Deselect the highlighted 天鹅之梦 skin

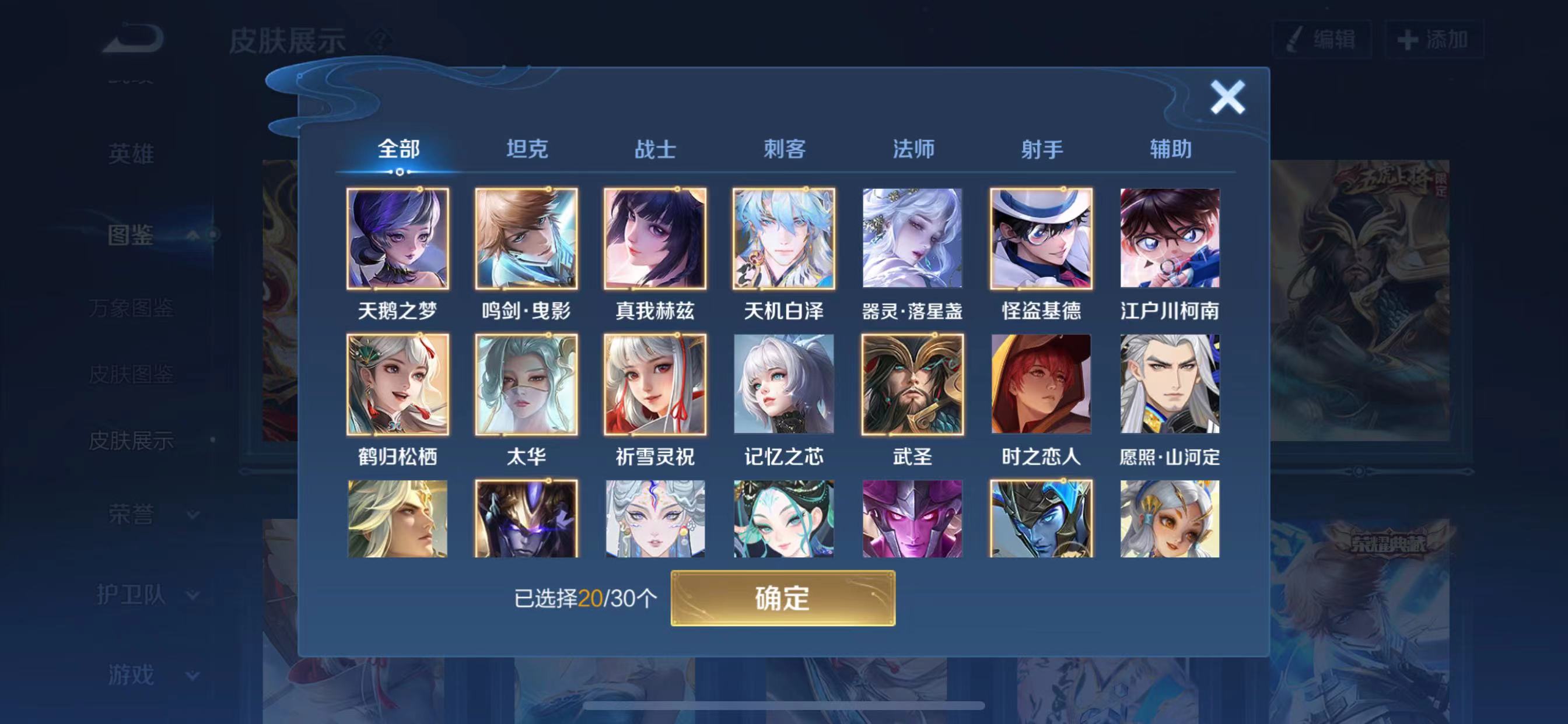pyautogui.click(x=398, y=239)
